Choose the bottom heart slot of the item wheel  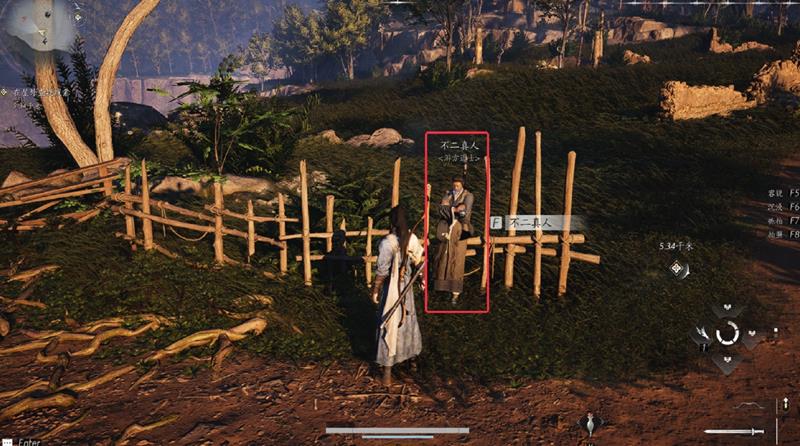click(727, 359)
